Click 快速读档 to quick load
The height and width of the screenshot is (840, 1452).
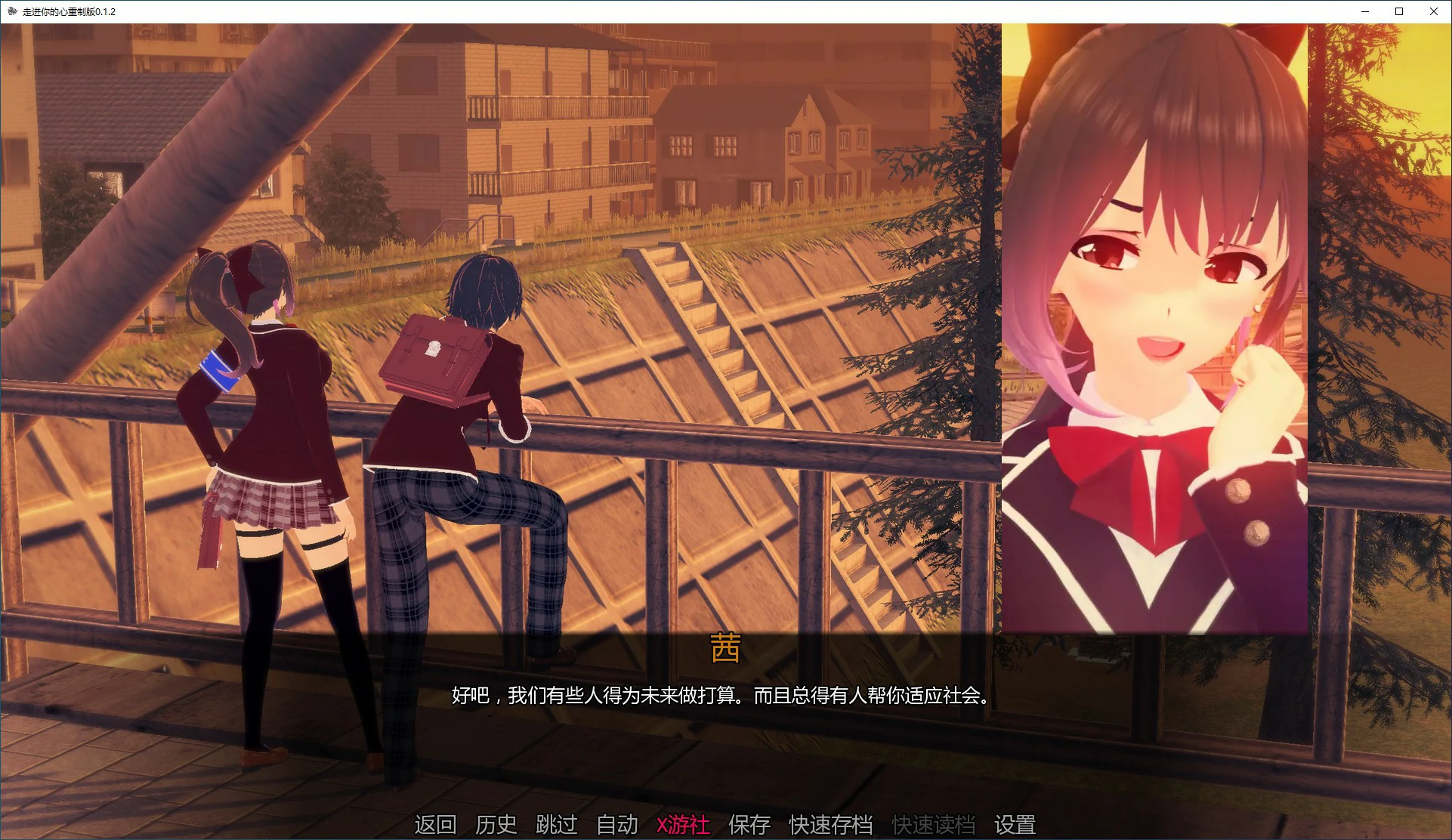point(933,825)
